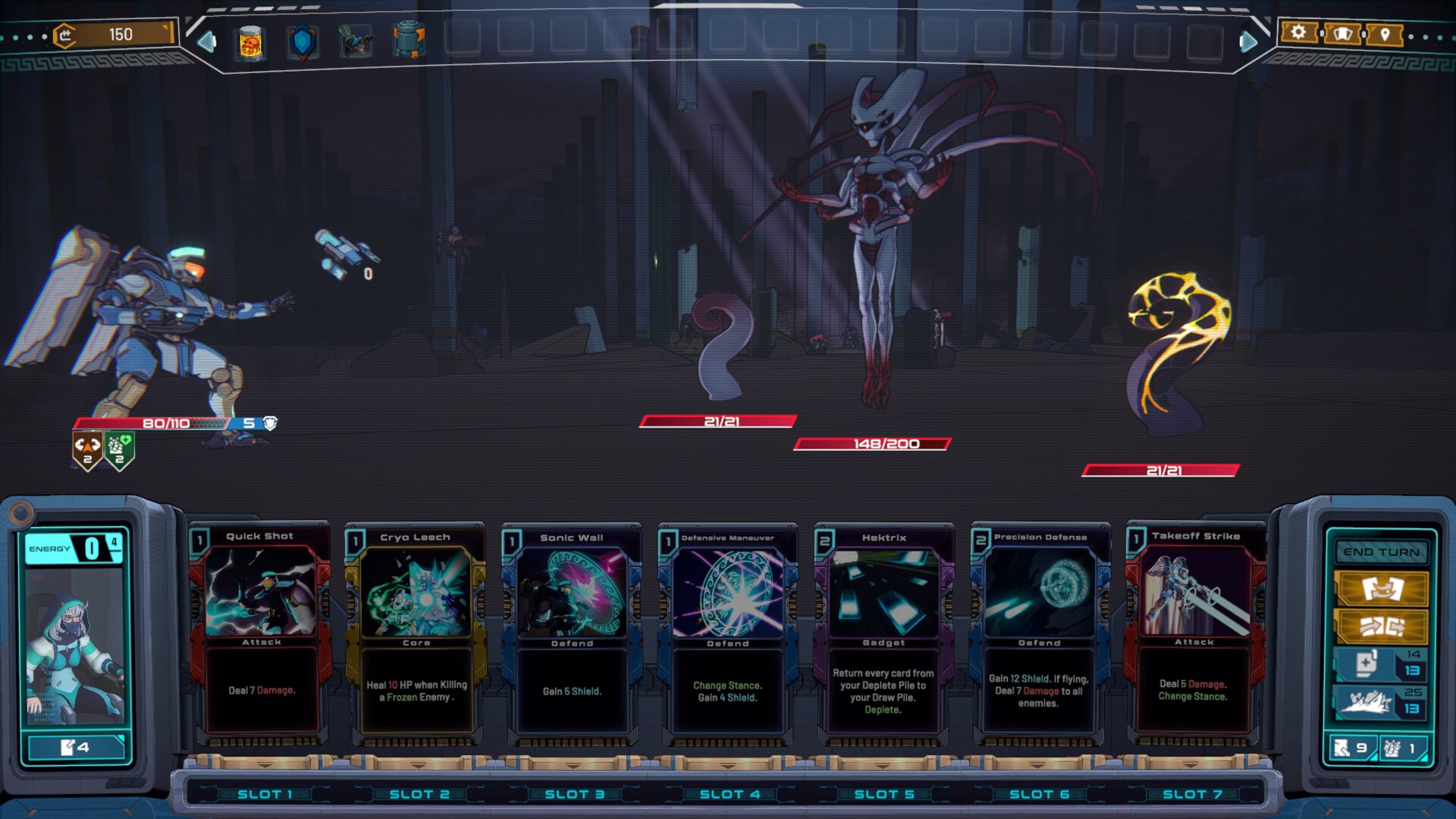This screenshot has height=819, width=1456.
Task: View the deck via the cards icon
Action: [x=1341, y=34]
